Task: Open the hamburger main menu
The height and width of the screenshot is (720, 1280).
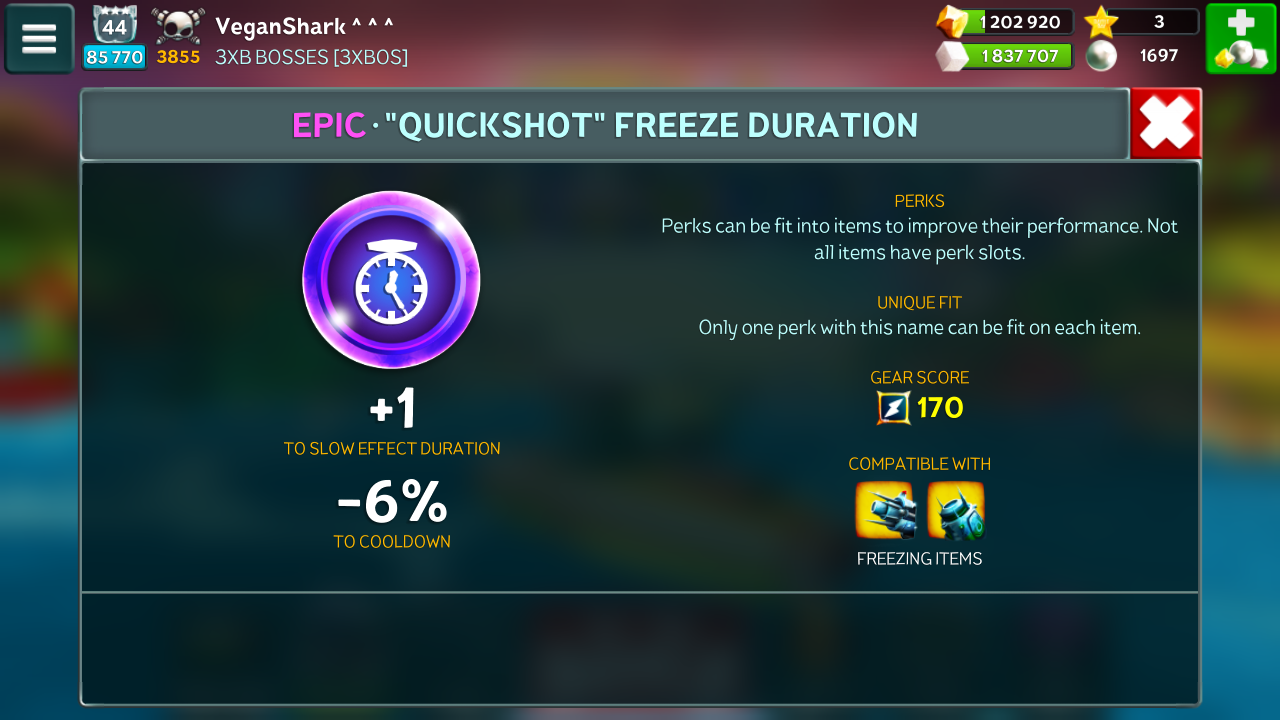Action: 39,39
